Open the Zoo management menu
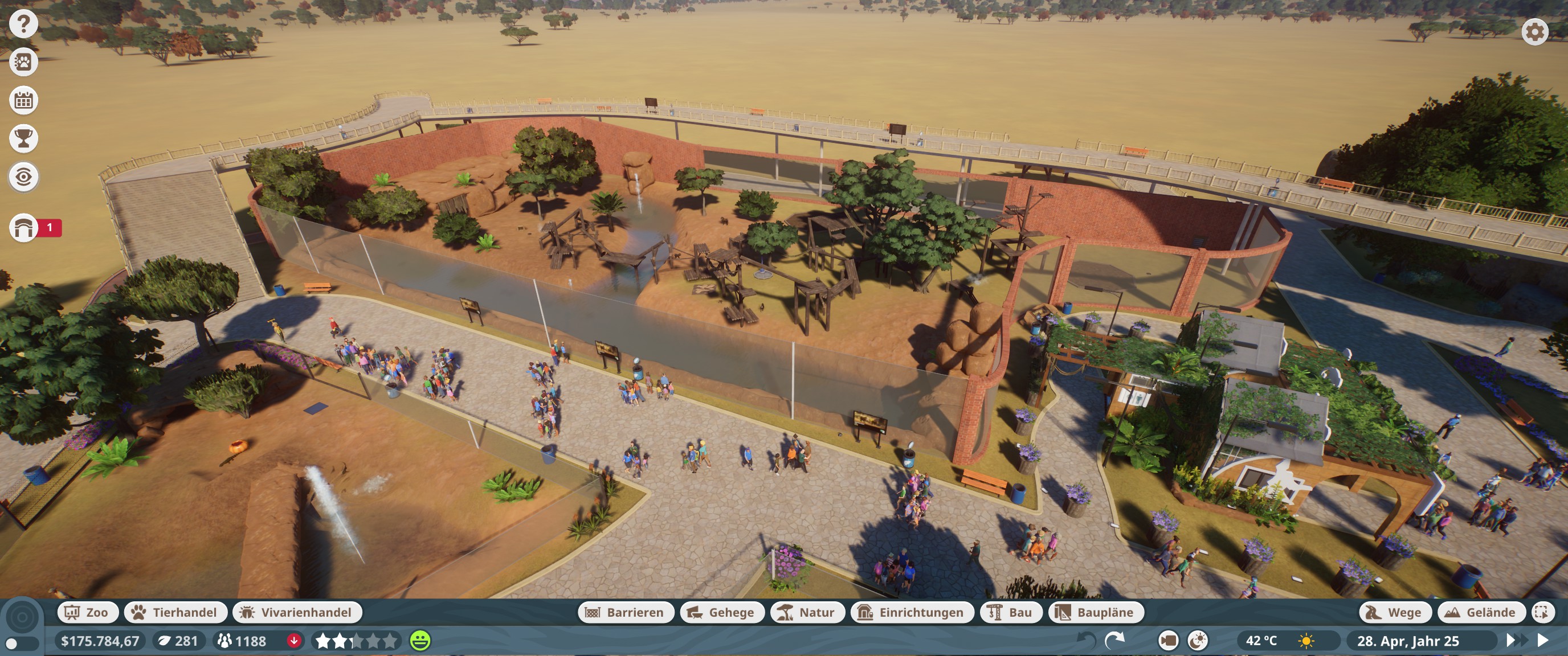 tap(87, 612)
